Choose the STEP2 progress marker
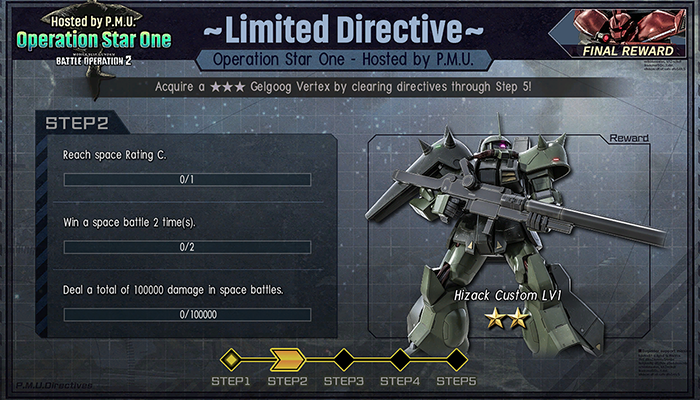Viewport: 700px width, 400px height. (286, 358)
